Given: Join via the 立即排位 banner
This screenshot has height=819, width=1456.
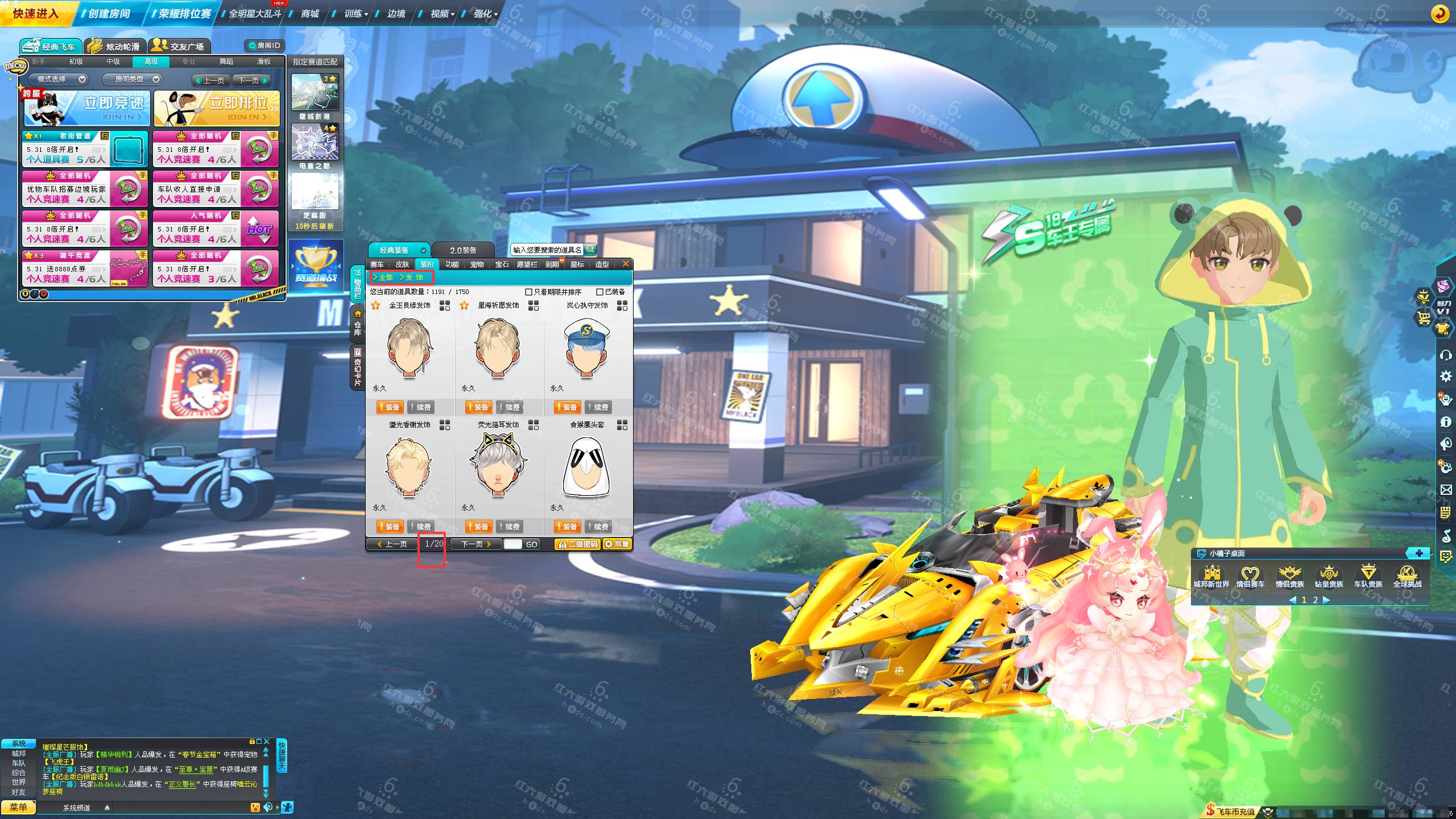Looking at the screenshot, I should [x=217, y=107].
